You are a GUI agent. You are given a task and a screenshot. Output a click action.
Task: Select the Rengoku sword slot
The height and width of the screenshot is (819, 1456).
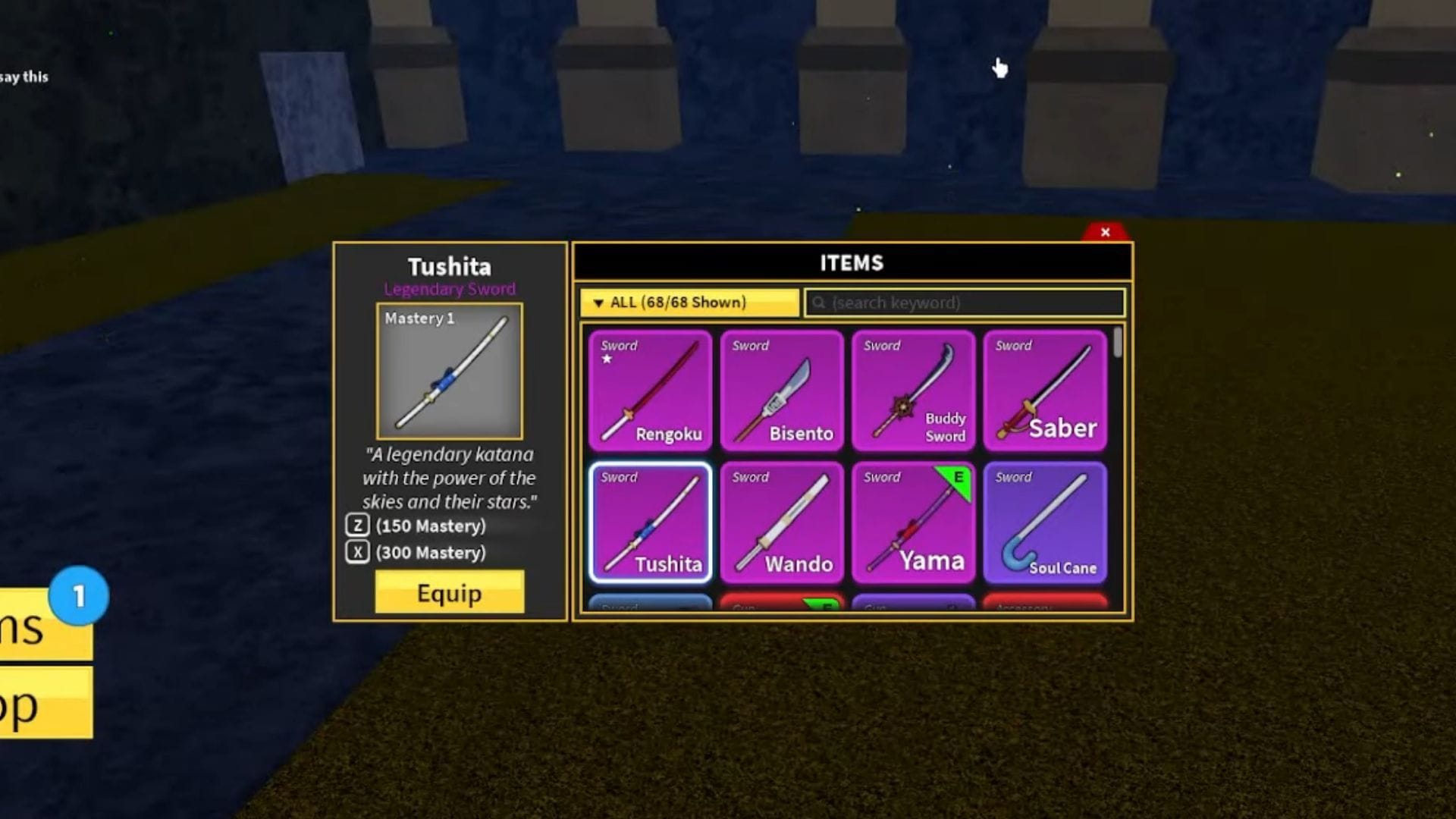(x=650, y=391)
